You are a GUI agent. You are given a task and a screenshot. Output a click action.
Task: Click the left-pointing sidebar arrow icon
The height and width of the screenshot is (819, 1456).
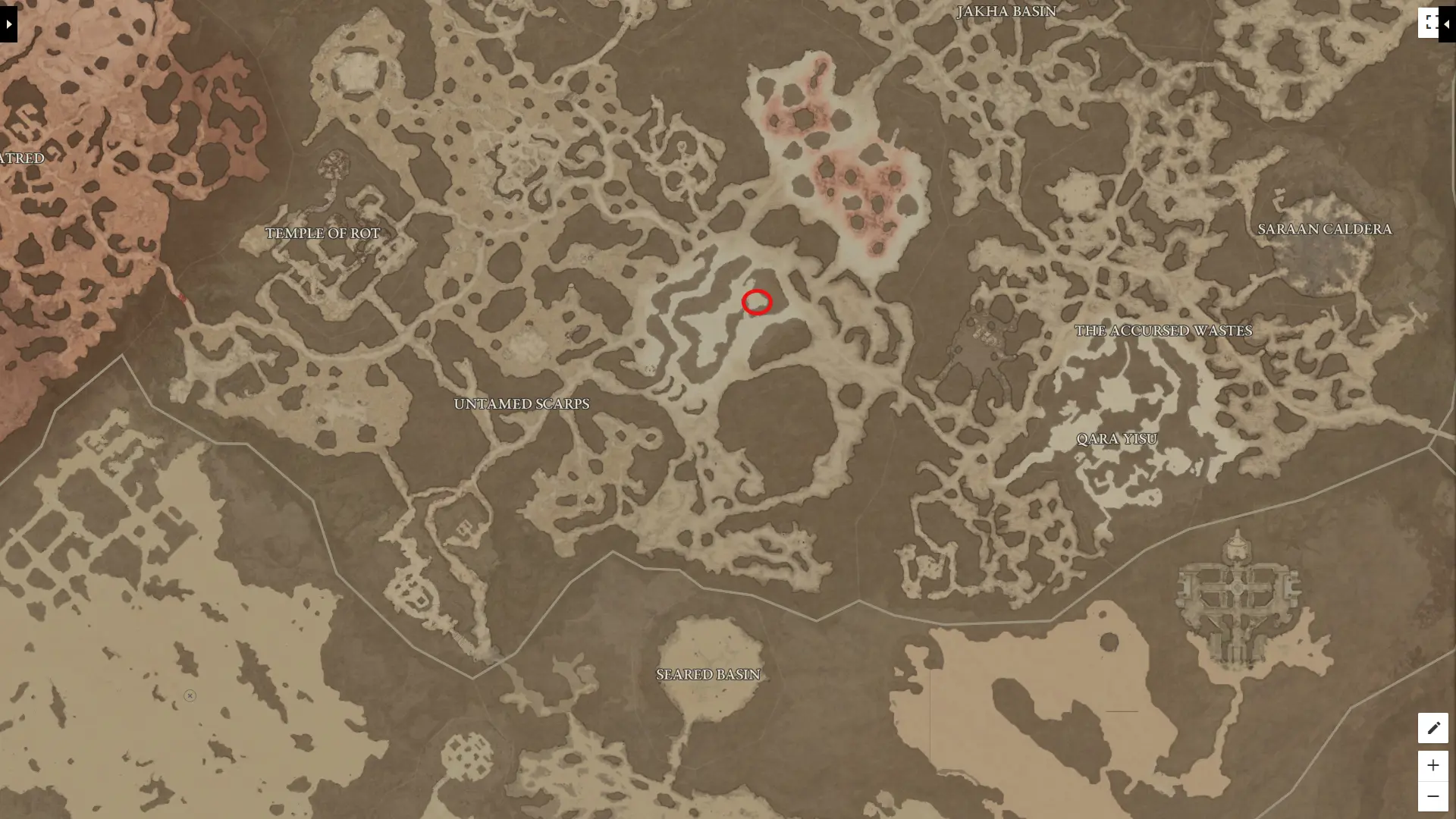(1448, 23)
